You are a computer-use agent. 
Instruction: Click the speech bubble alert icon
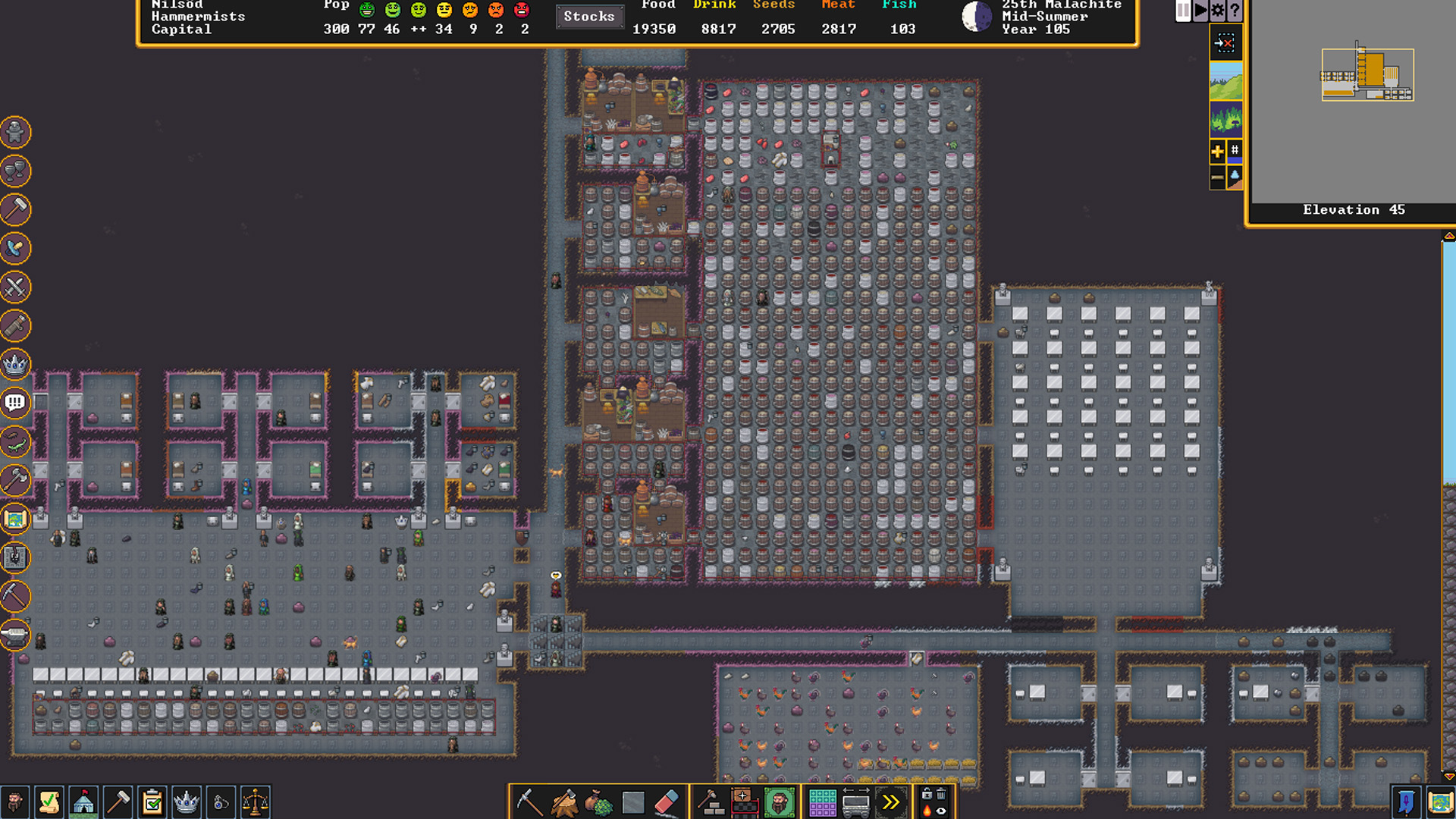[x=15, y=403]
